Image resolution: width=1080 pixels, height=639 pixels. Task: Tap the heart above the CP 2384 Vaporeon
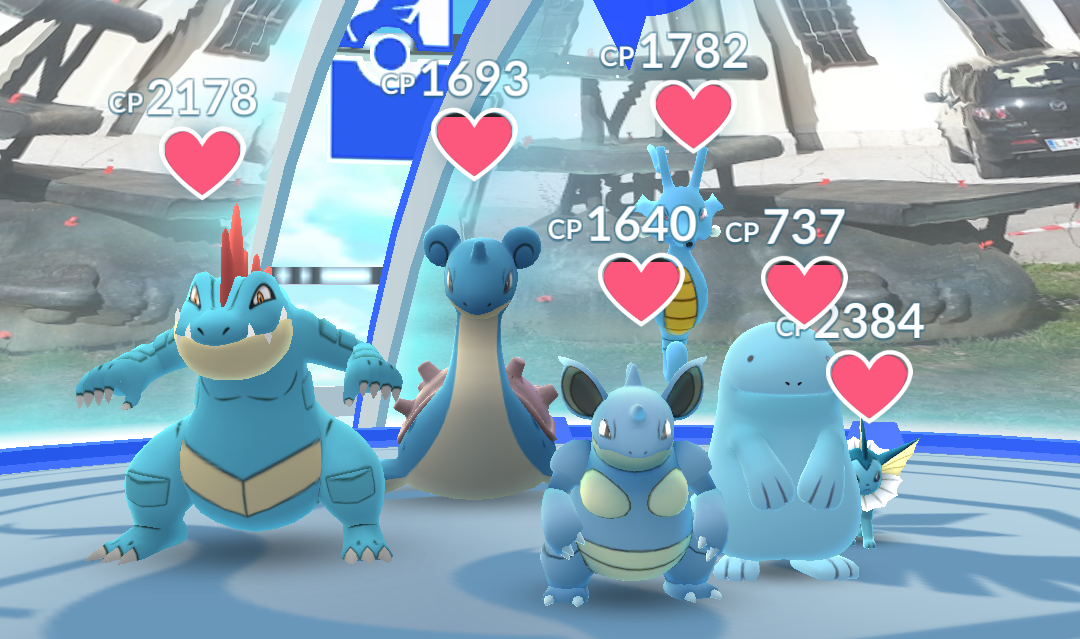[869, 384]
